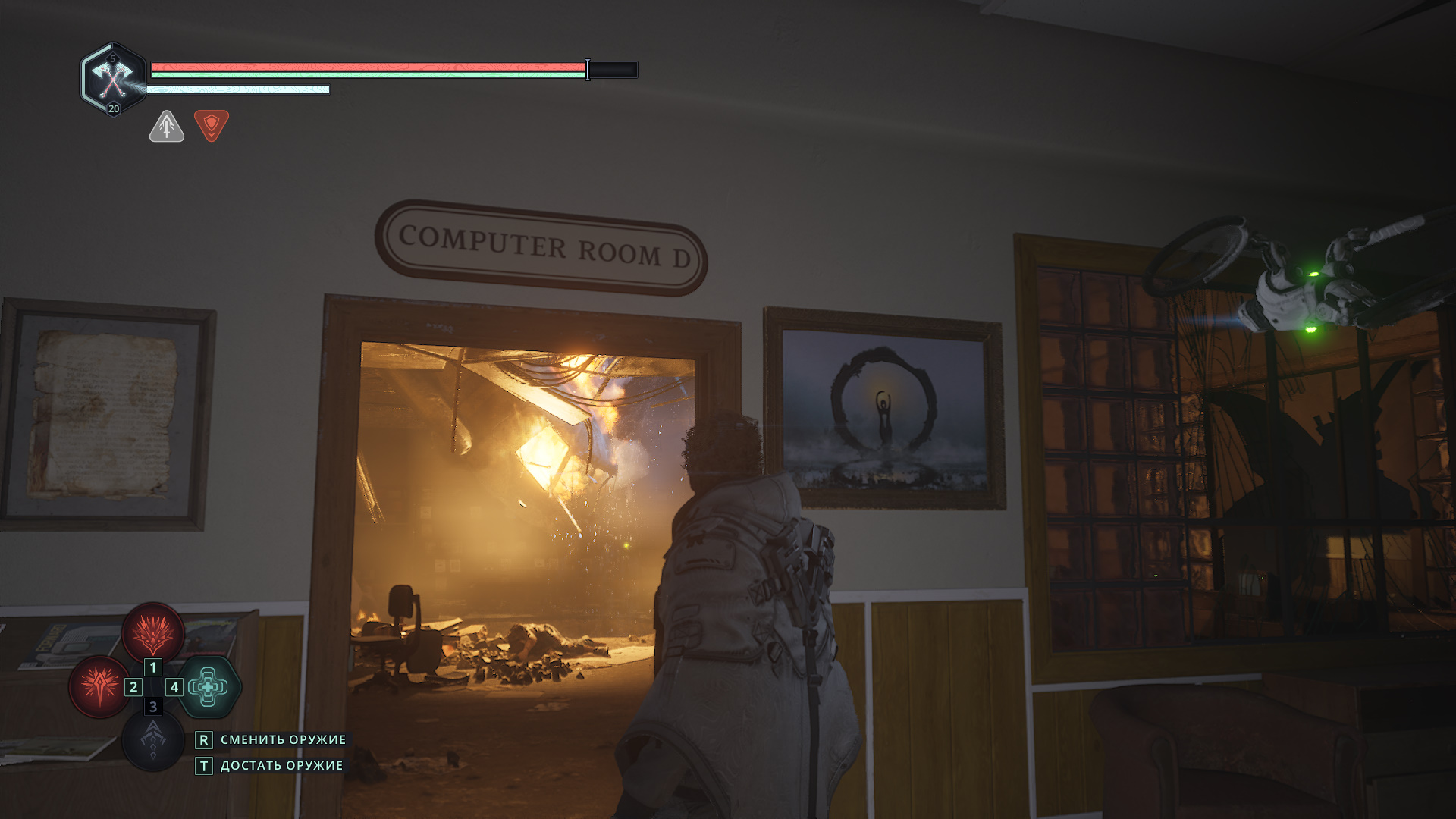Click the red shield defense debuff icon
This screenshot has height=819, width=1456.
[x=211, y=125]
